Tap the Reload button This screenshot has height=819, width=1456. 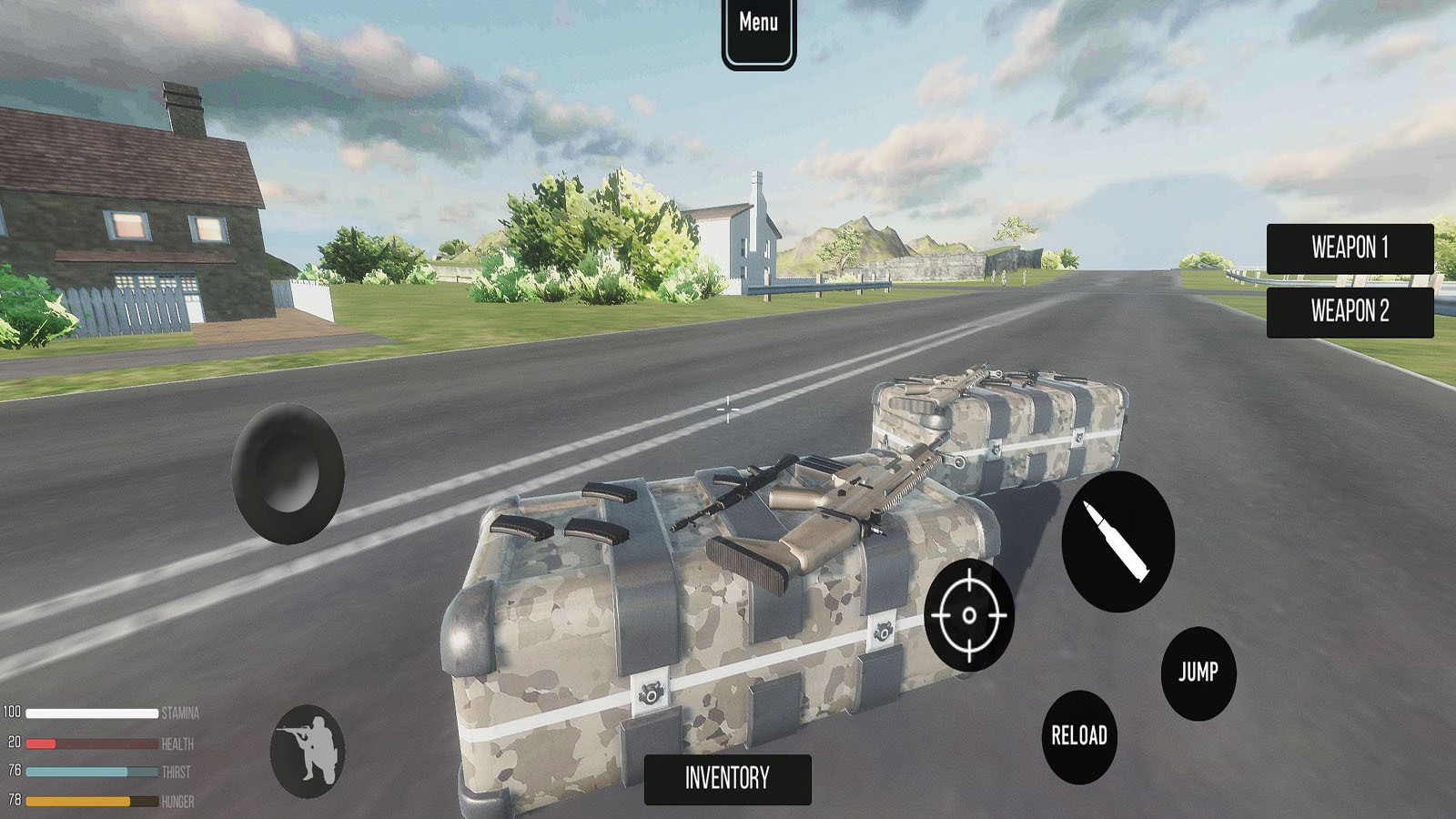[x=1079, y=736]
